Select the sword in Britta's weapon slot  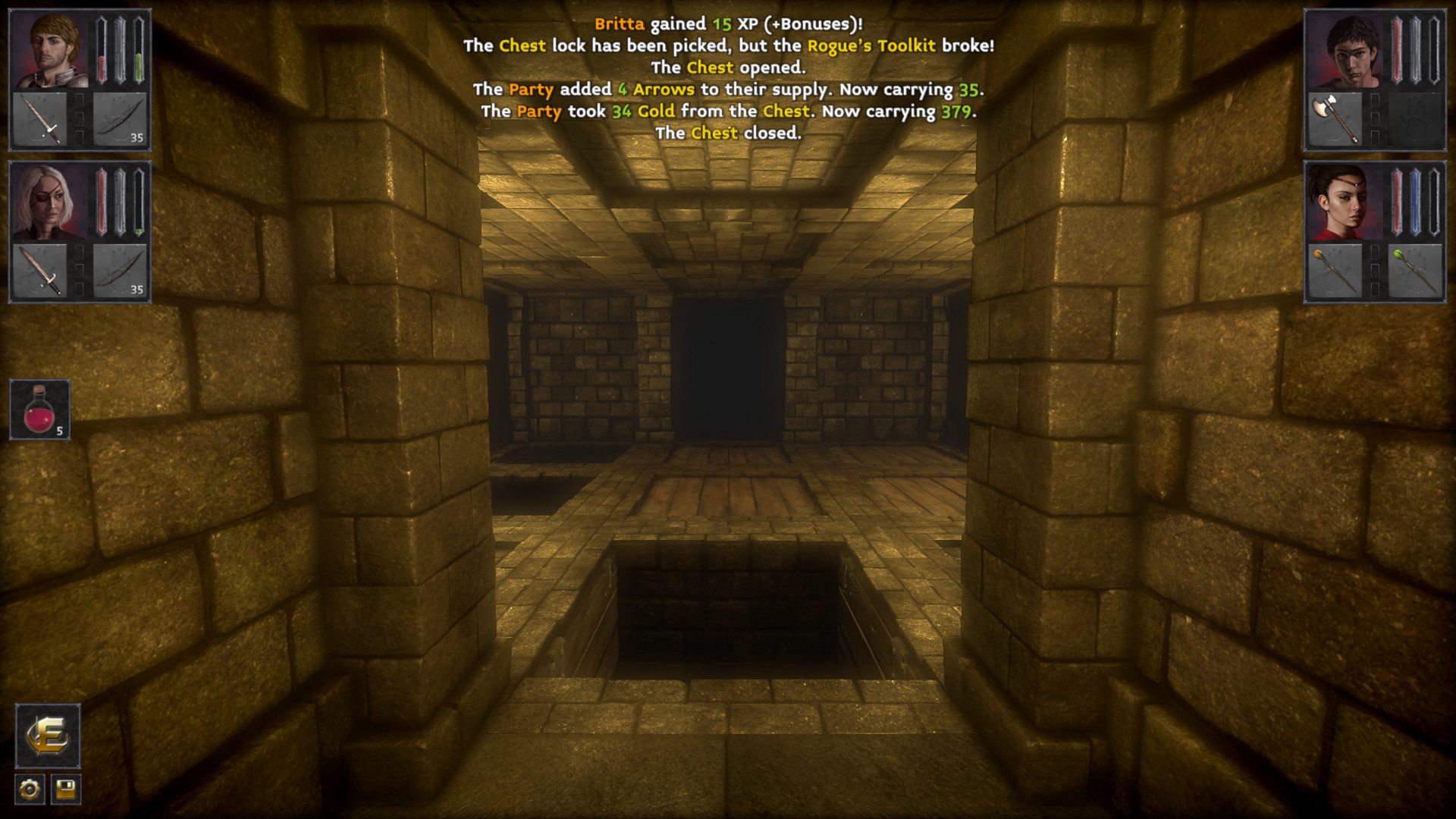(x=42, y=118)
